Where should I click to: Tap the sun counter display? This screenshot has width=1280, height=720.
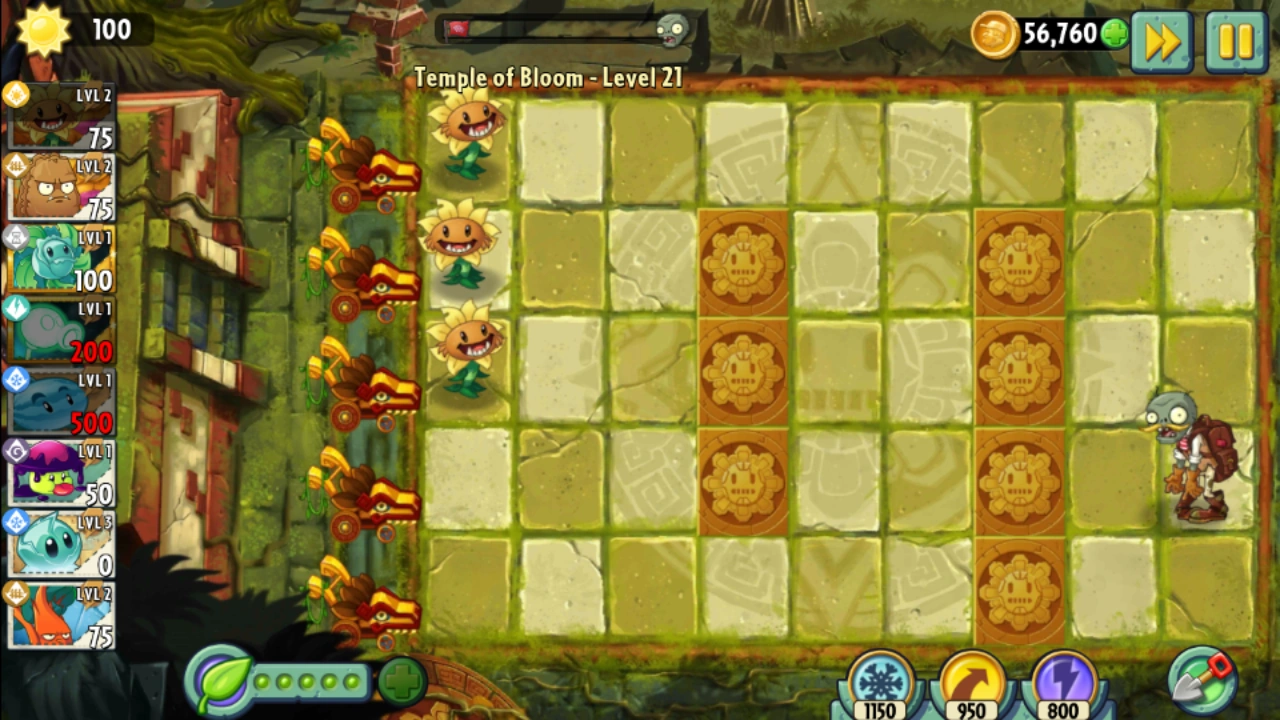point(70,30)
